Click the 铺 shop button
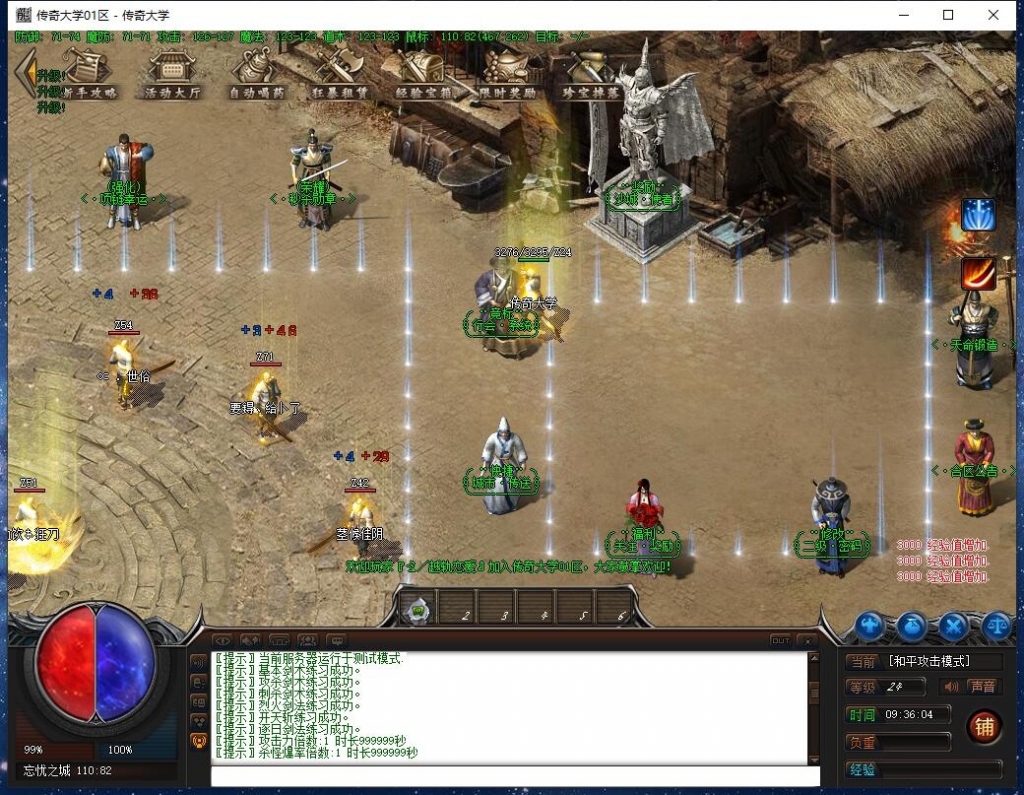This screenshot has height=795, width=1024. click(x=984, y=727)
